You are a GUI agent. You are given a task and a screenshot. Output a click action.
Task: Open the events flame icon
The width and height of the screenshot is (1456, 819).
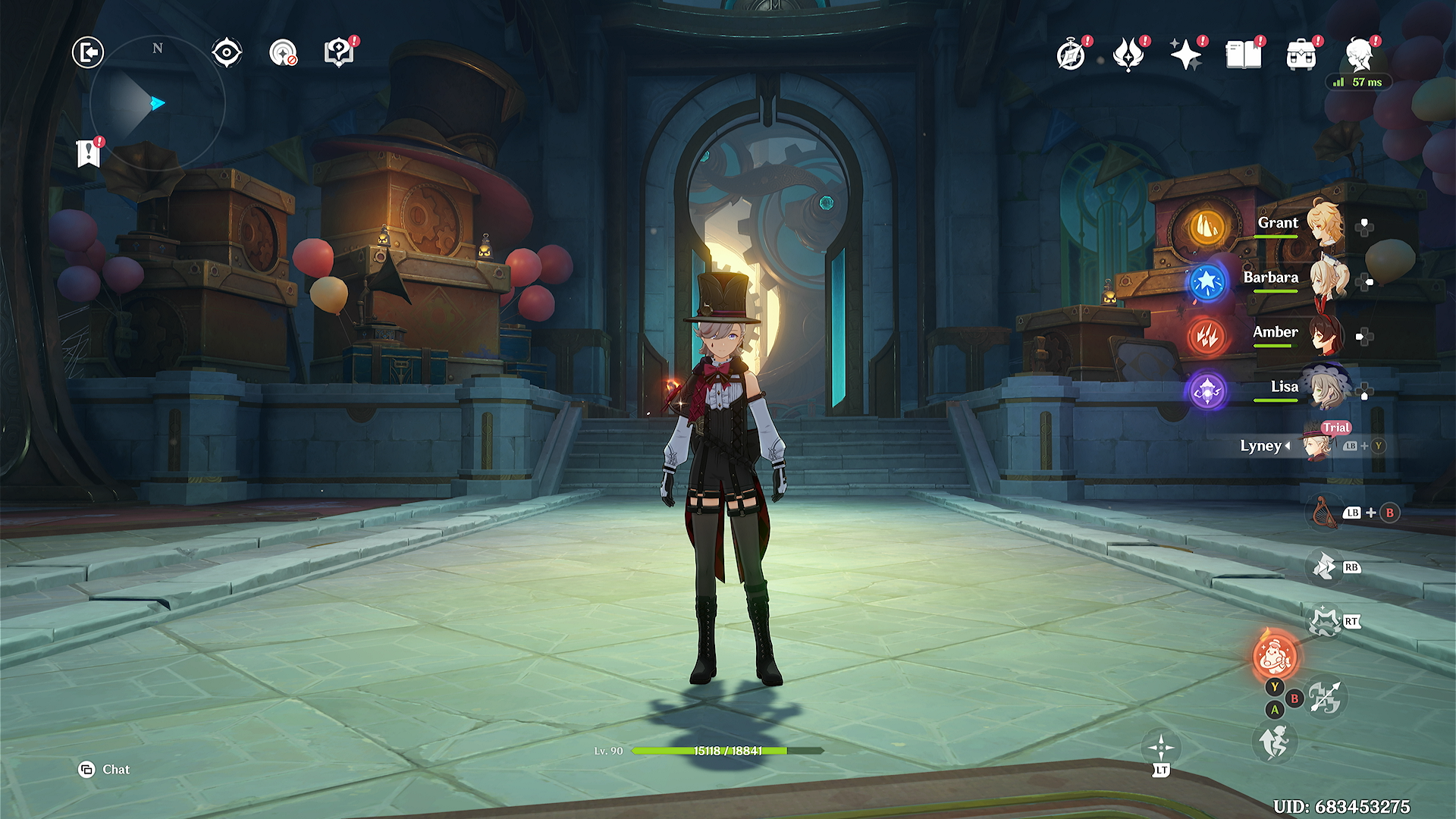1128,55
